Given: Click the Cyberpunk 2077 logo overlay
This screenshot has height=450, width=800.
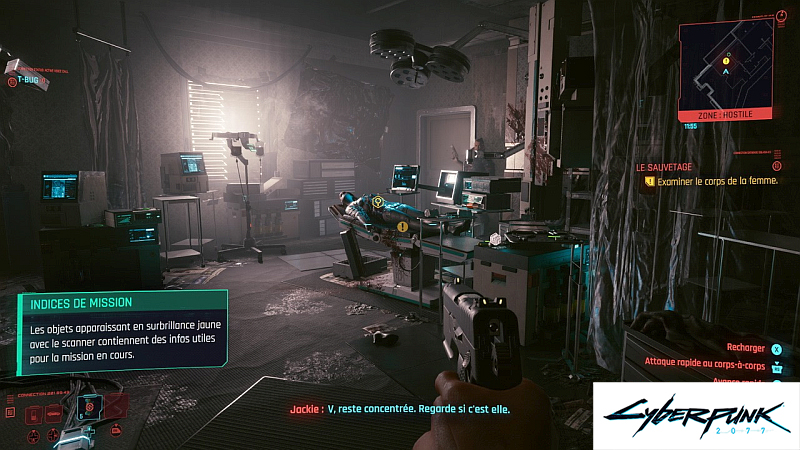Looking at the screenshot, I should point(694,416).
